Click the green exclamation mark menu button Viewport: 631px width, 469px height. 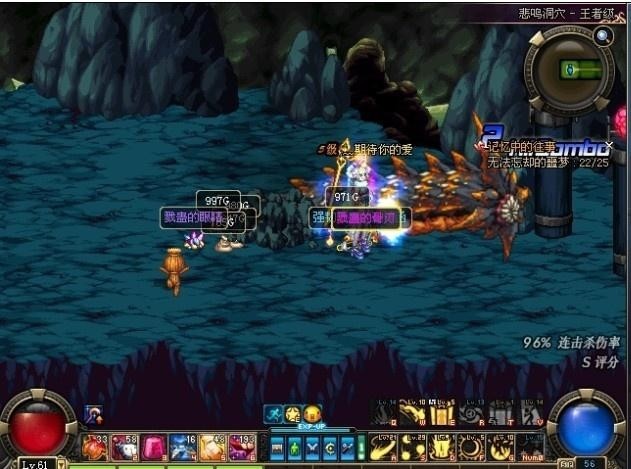(x=361, y=446)
